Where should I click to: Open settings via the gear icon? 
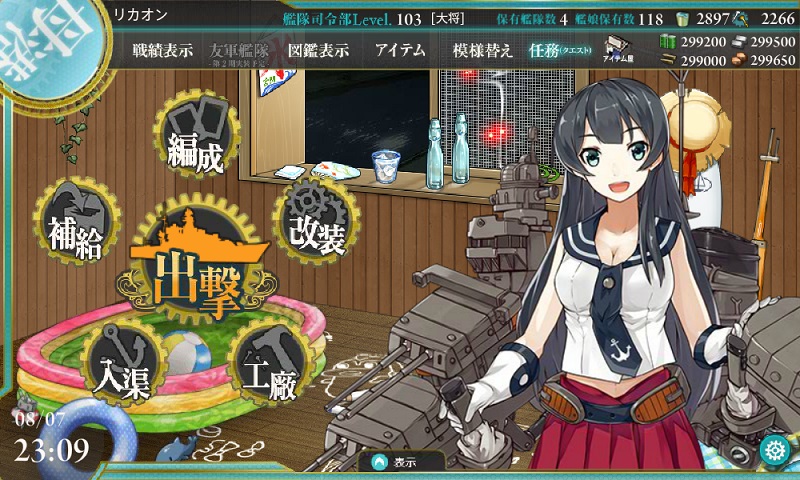(773, 449)
